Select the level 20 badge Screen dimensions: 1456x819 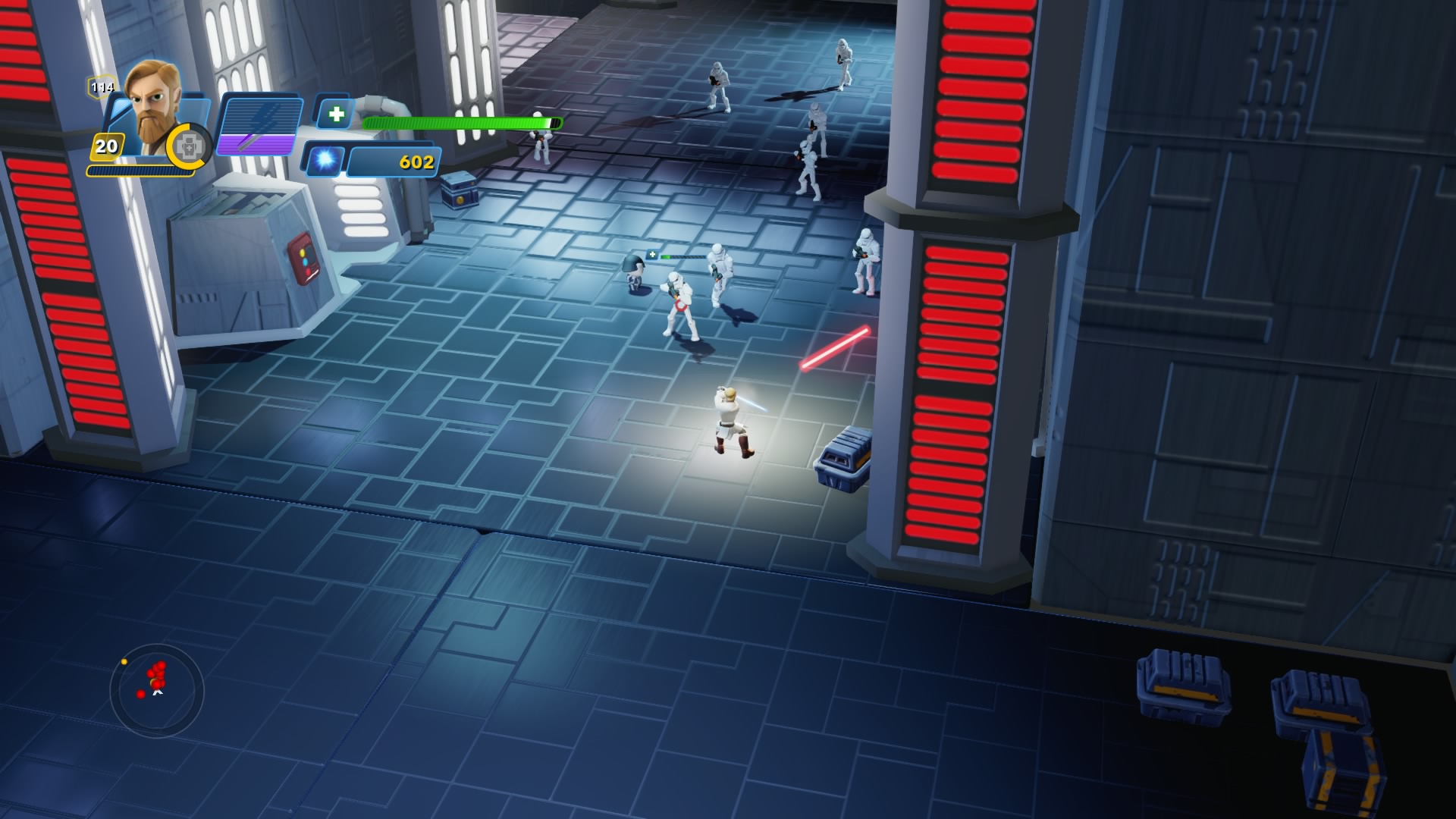tap(107, 146)
